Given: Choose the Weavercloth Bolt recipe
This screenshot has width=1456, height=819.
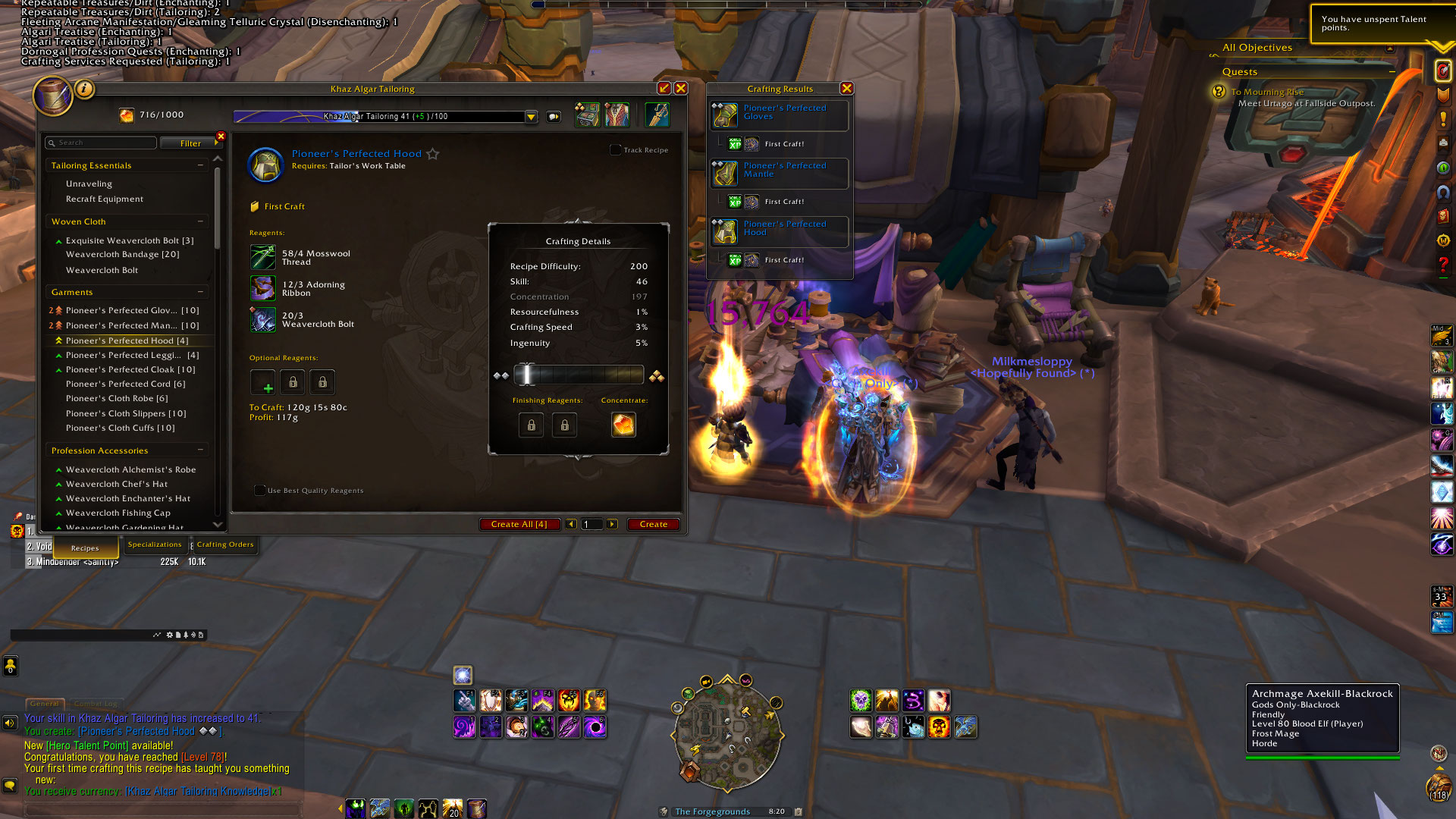Looking at the screenshot, I should (x=102, y=270).
